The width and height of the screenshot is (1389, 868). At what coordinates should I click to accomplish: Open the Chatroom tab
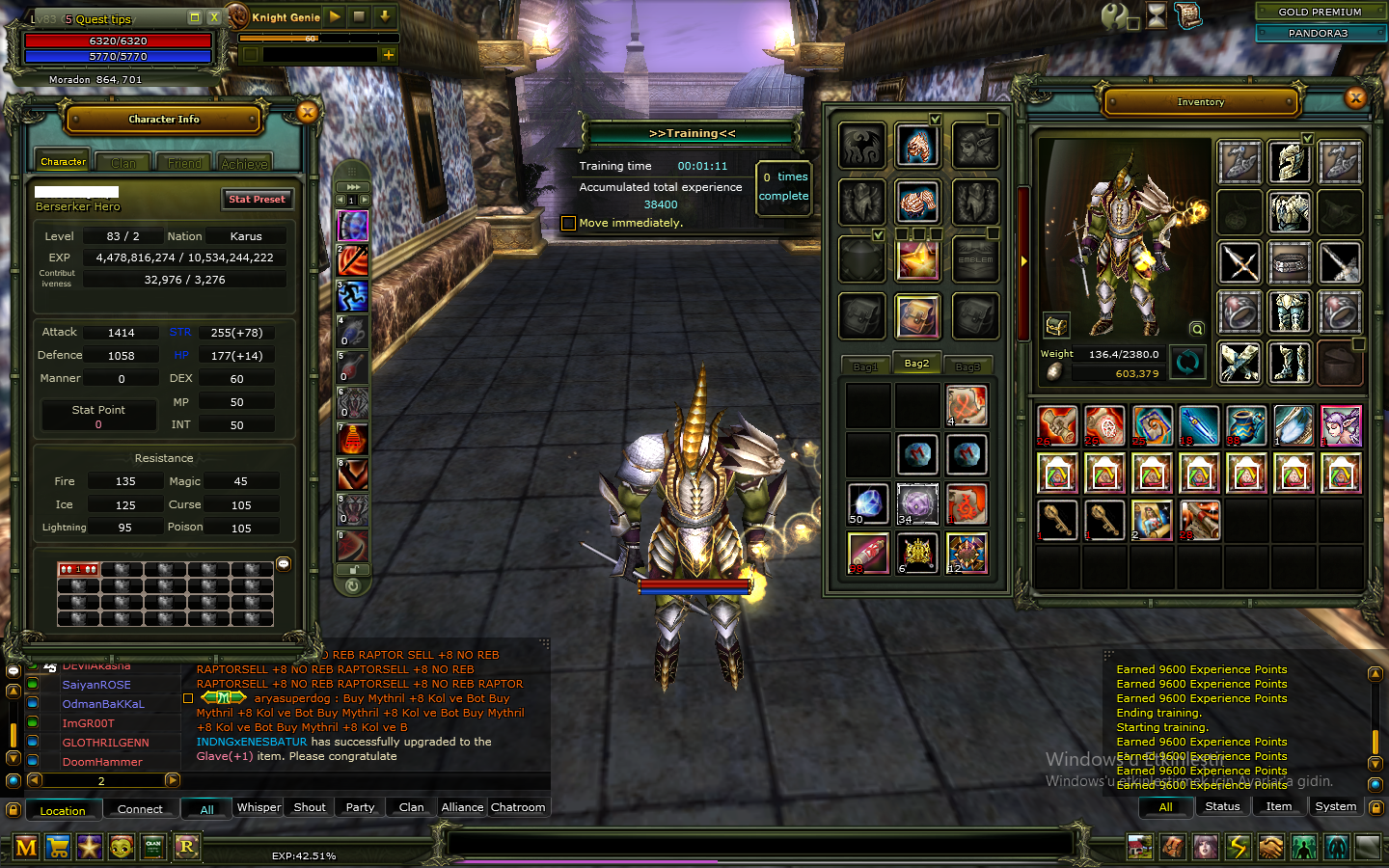click(518, 807)
